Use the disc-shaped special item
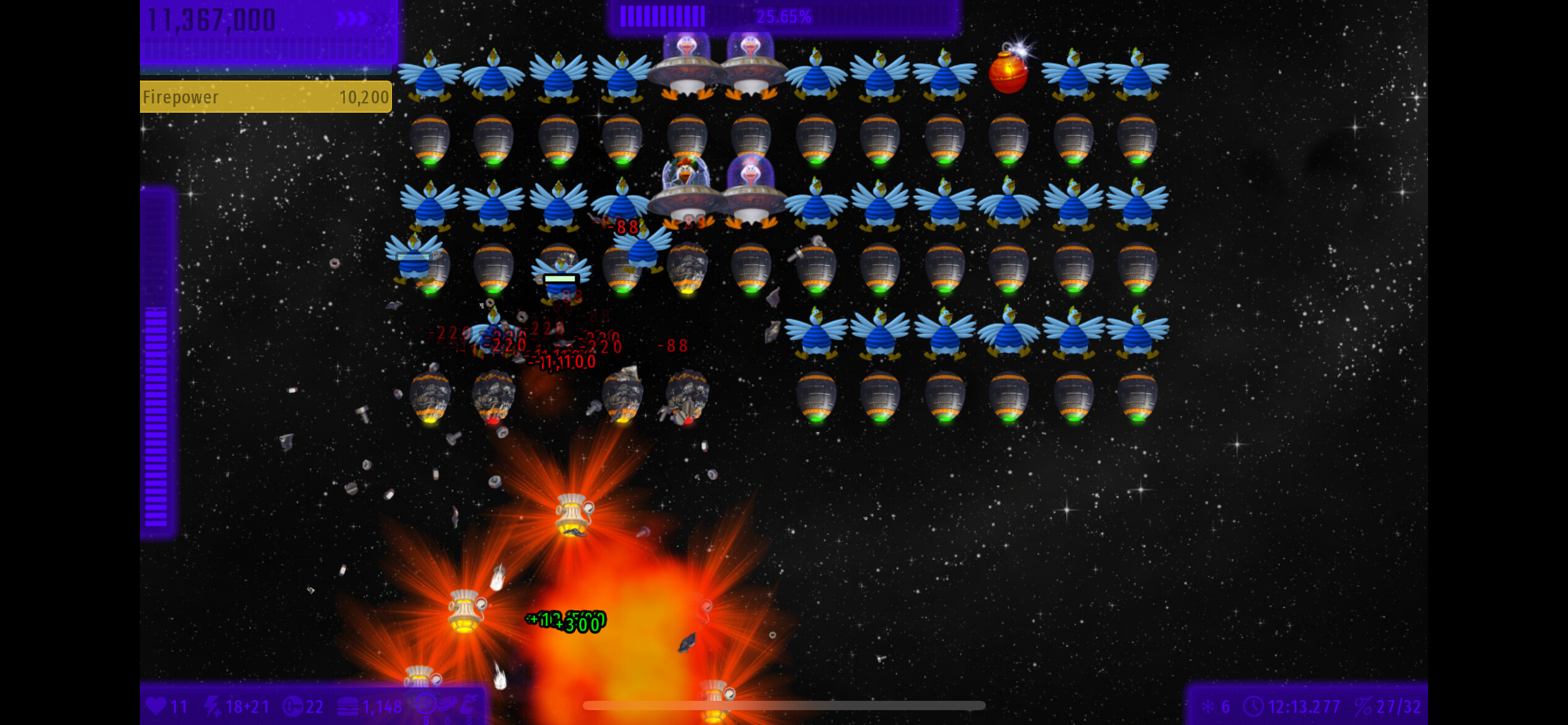The height and width of the screenshot is (725, 1568). (447, 704)
